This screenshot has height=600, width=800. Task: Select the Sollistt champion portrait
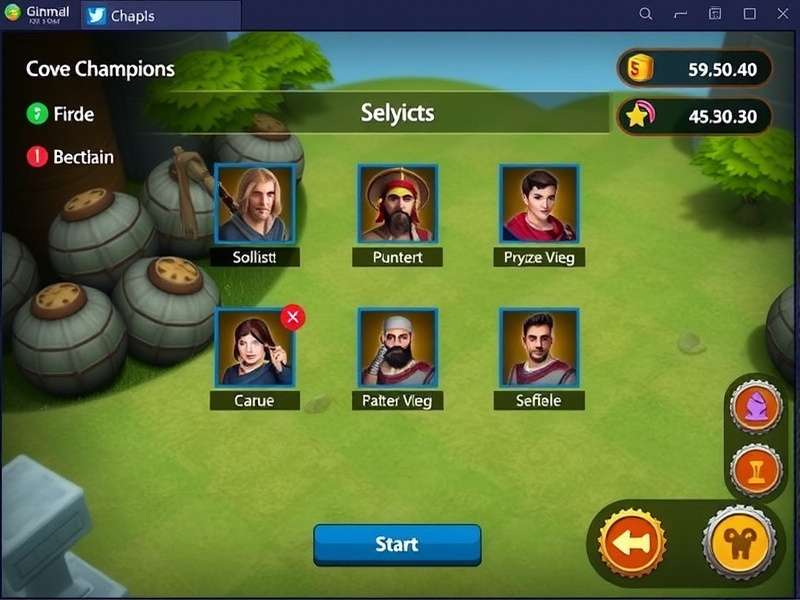coord(254,204)
